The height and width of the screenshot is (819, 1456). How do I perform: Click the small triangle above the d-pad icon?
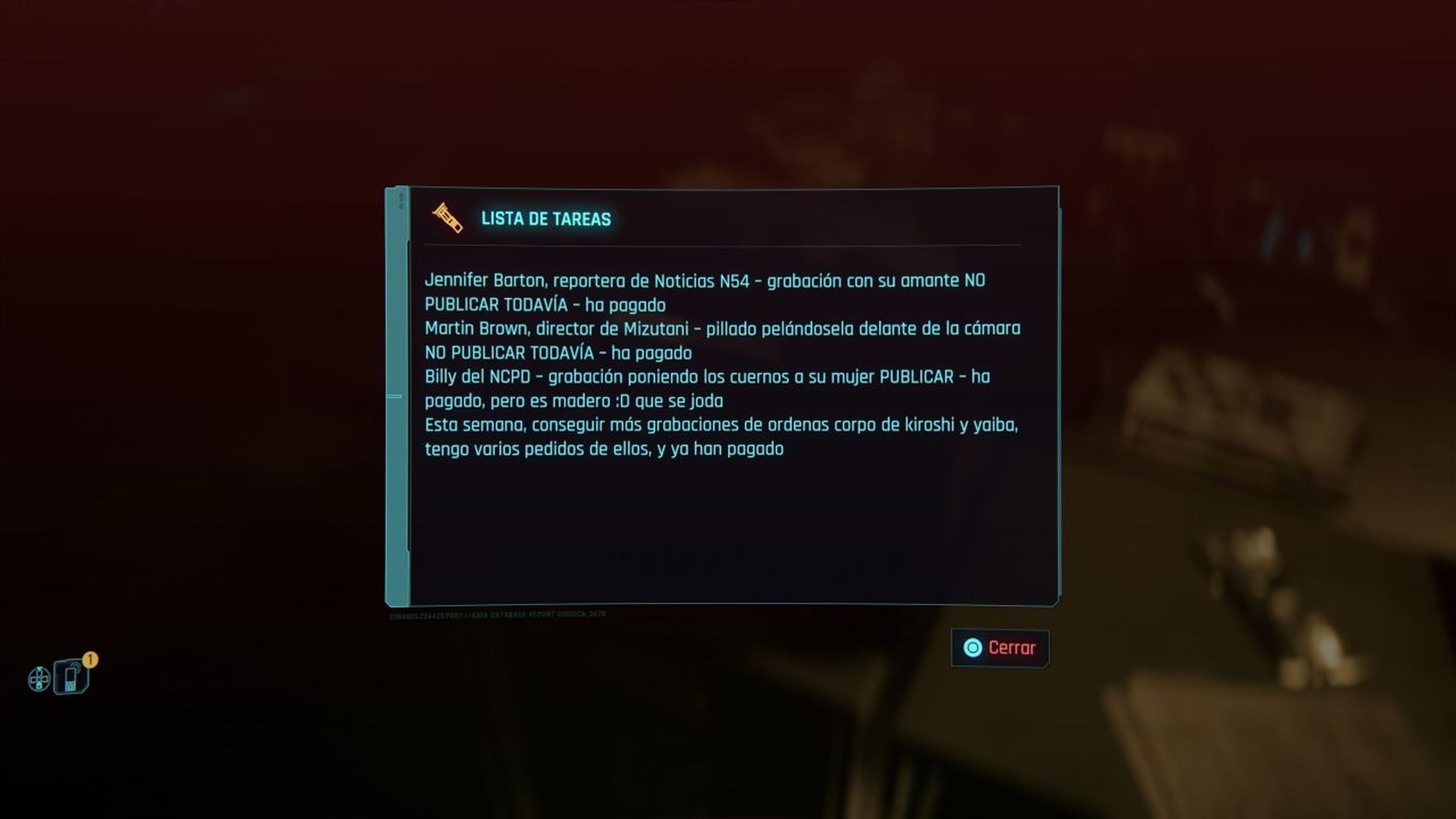(39, 669)
